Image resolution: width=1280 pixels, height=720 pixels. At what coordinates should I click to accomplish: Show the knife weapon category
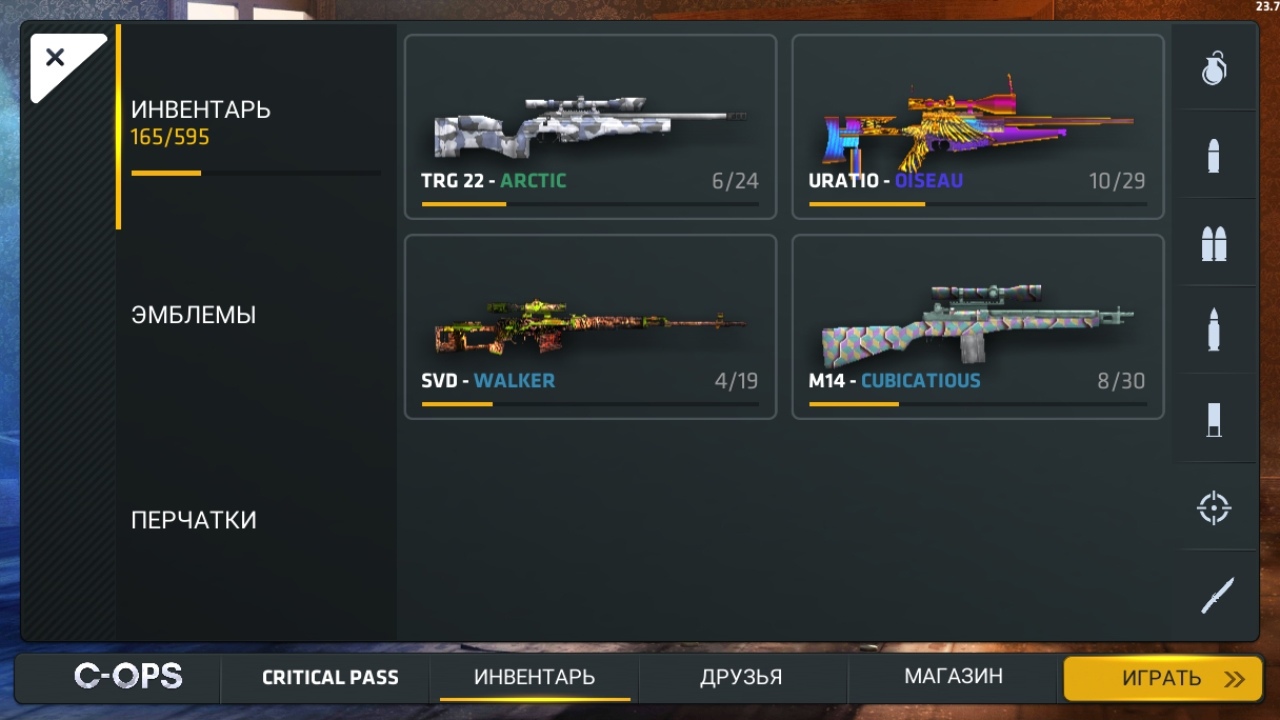coord(1216,596)
